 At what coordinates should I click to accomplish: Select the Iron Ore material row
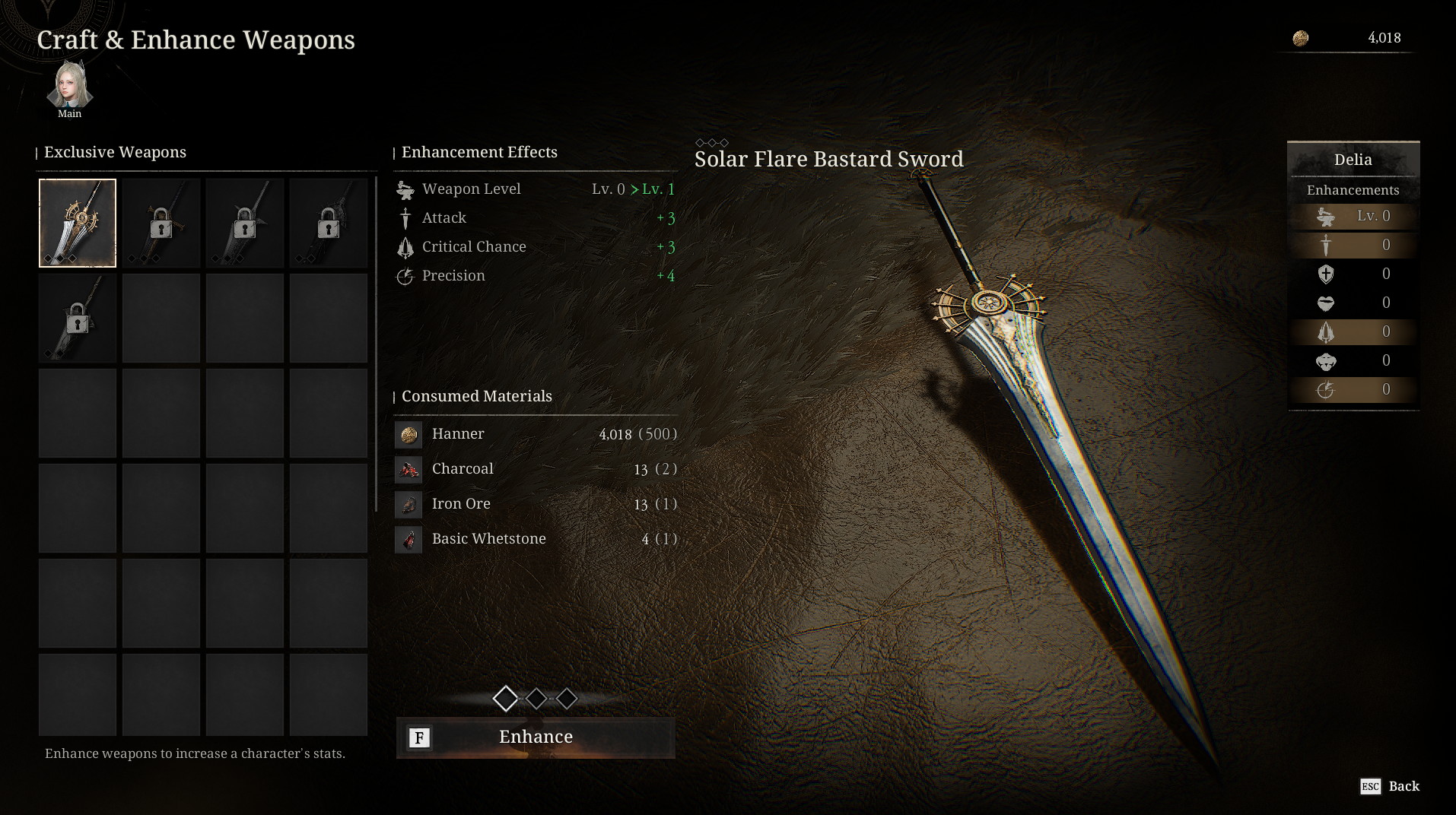pyautogui.click(x=536, y=504)
